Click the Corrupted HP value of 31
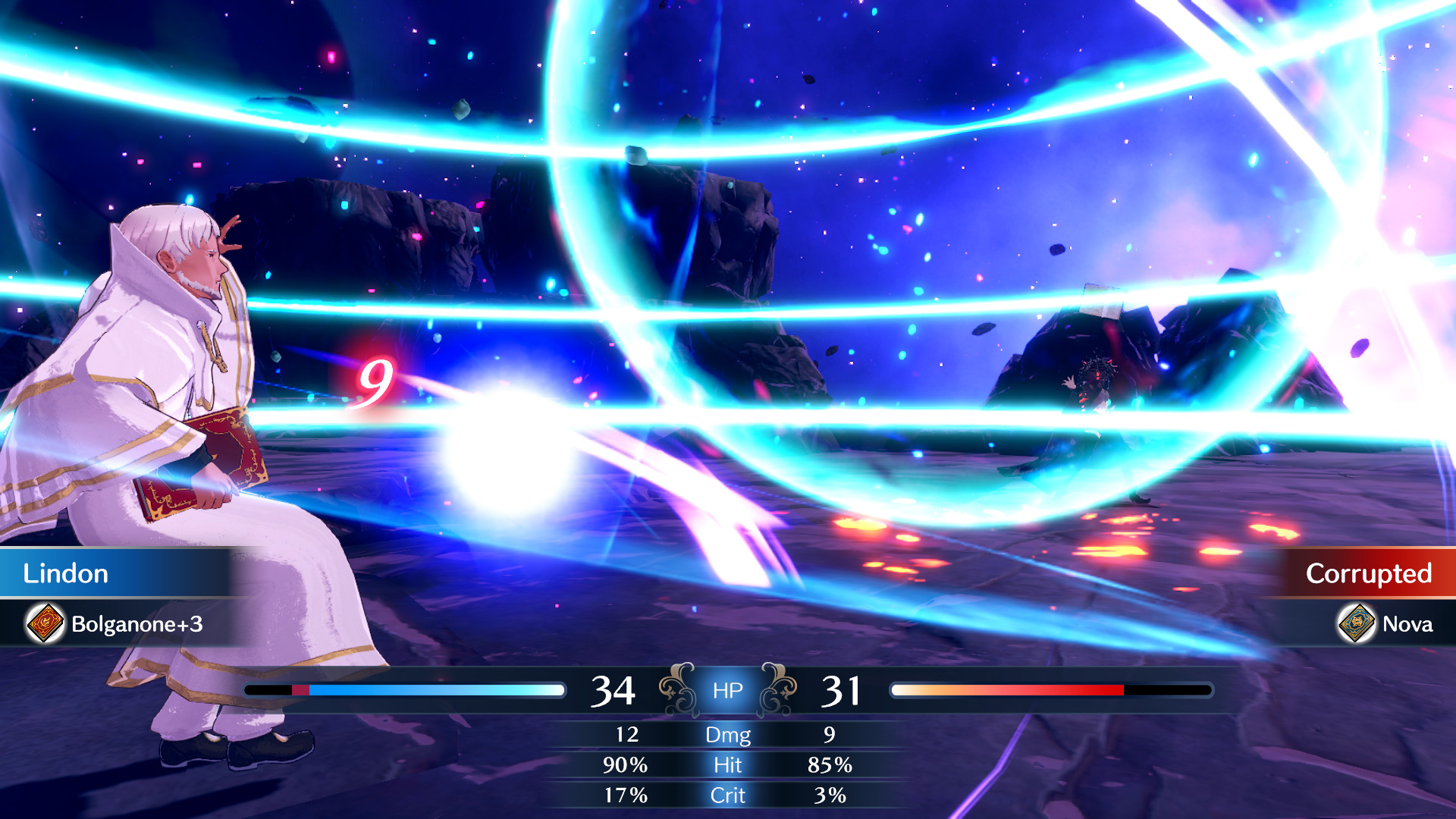 click(840, 689)
